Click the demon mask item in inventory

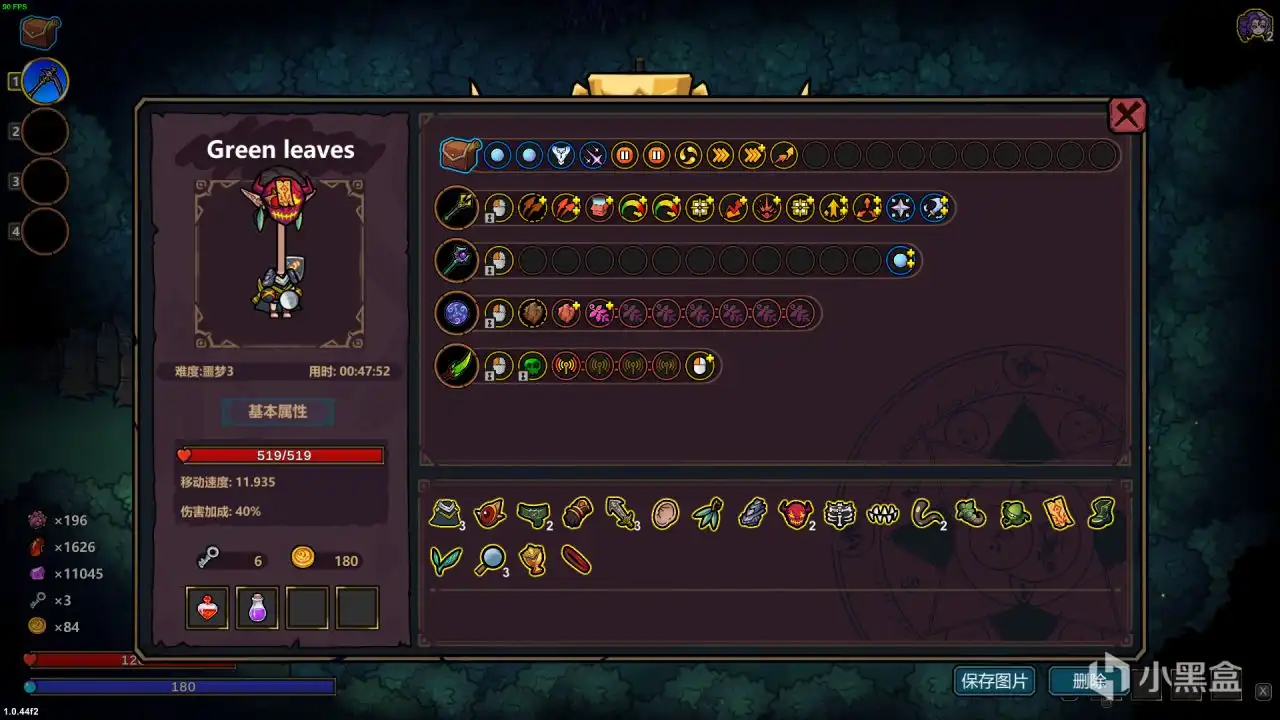795,514
